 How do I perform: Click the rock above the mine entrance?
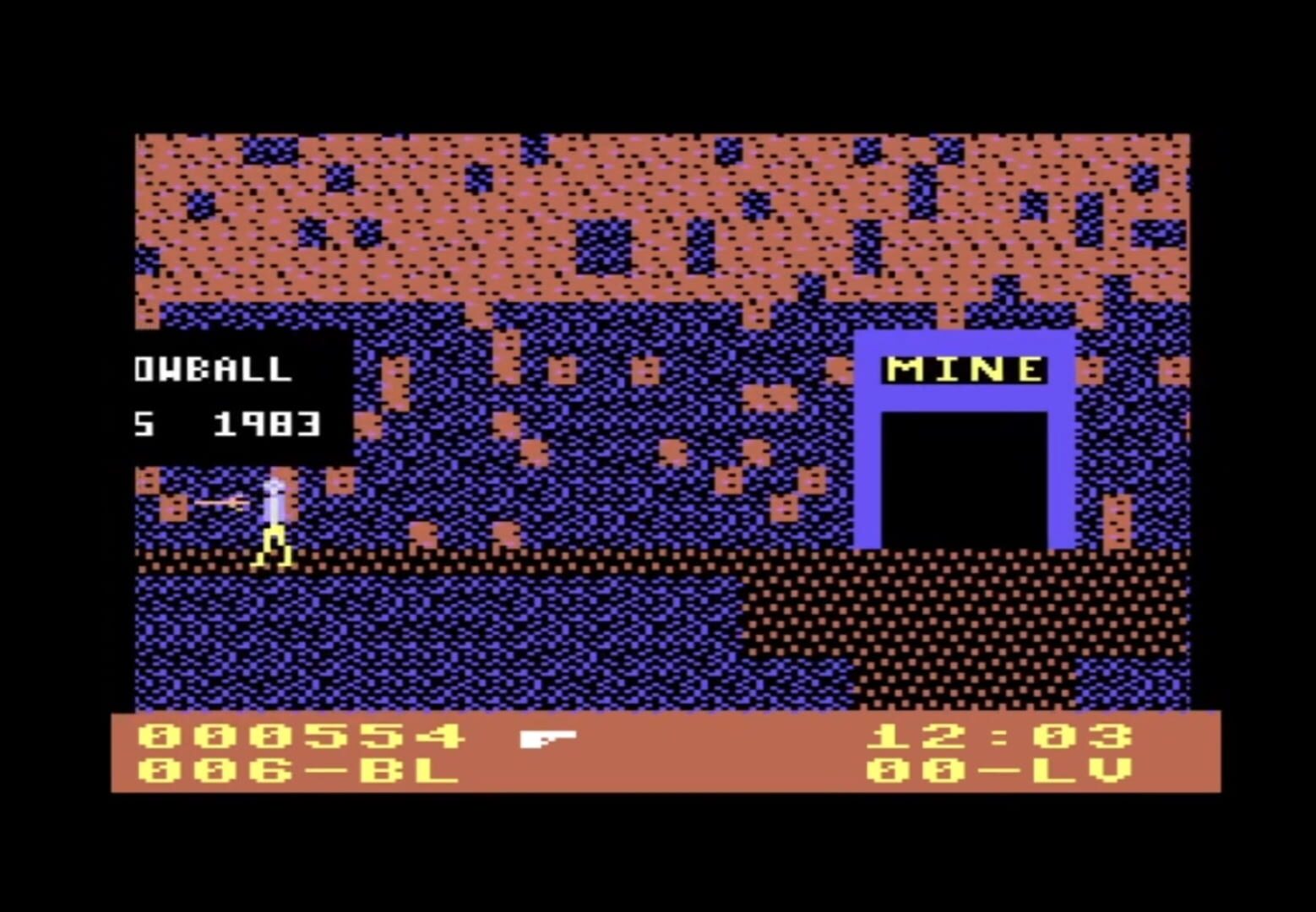pos(949,312)
